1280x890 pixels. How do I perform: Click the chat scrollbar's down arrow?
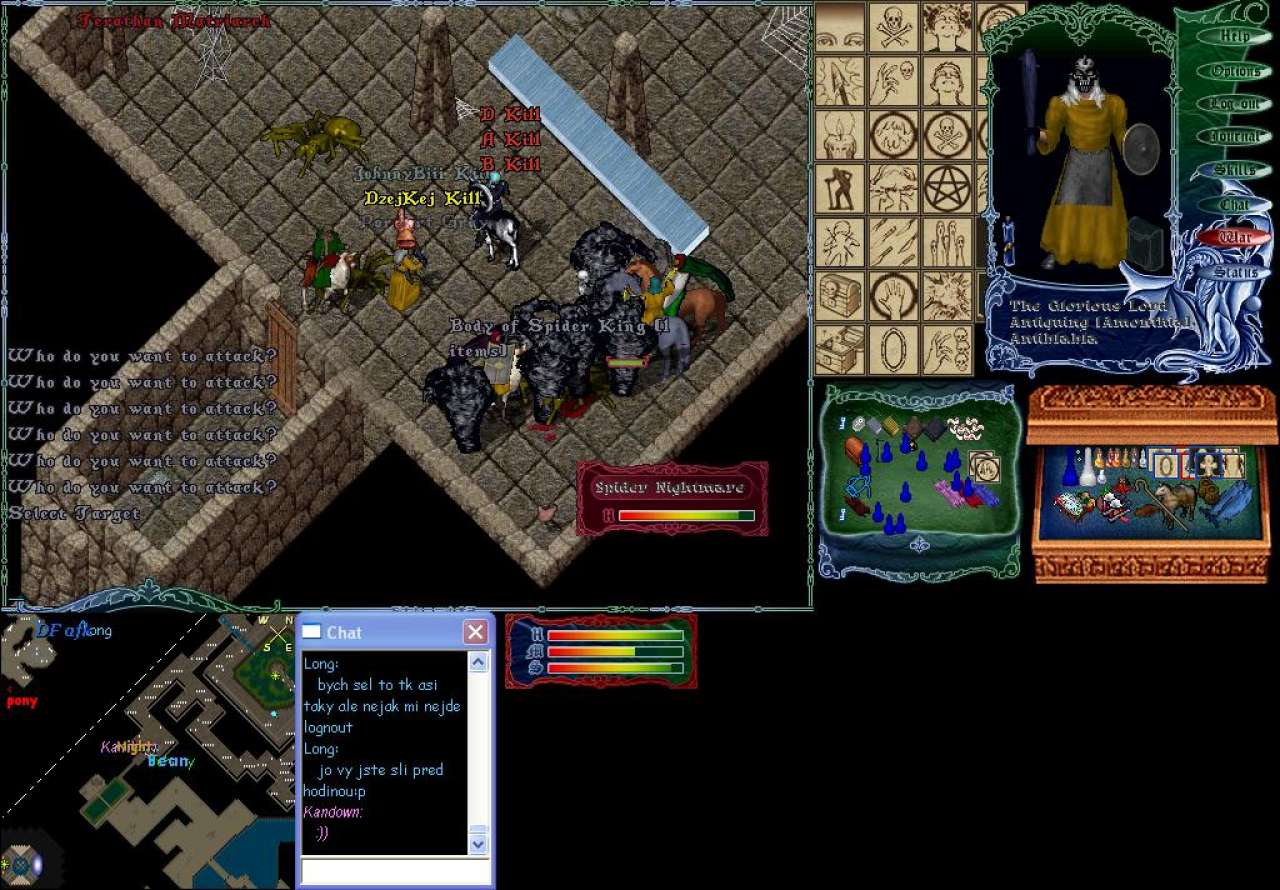click(478, 844)
